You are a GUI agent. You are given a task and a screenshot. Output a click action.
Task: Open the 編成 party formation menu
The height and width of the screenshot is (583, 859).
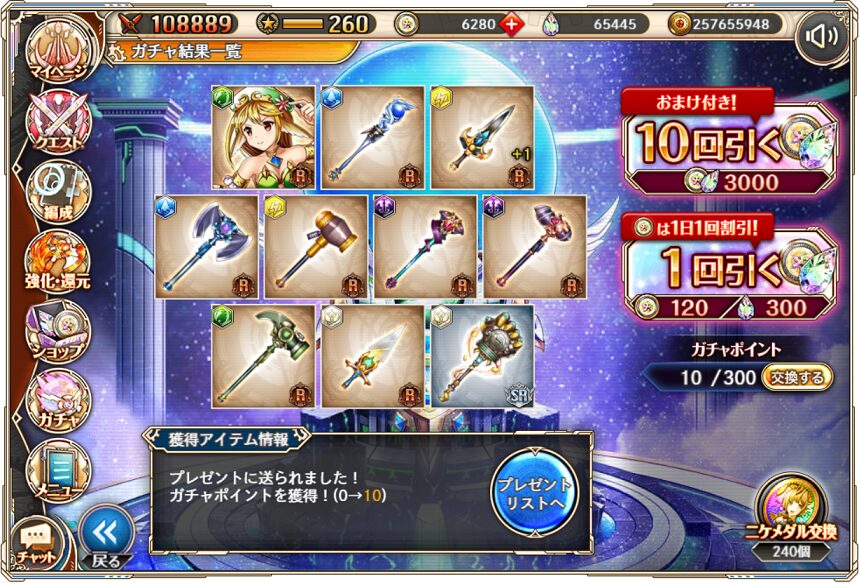click(x=57, y=192)
